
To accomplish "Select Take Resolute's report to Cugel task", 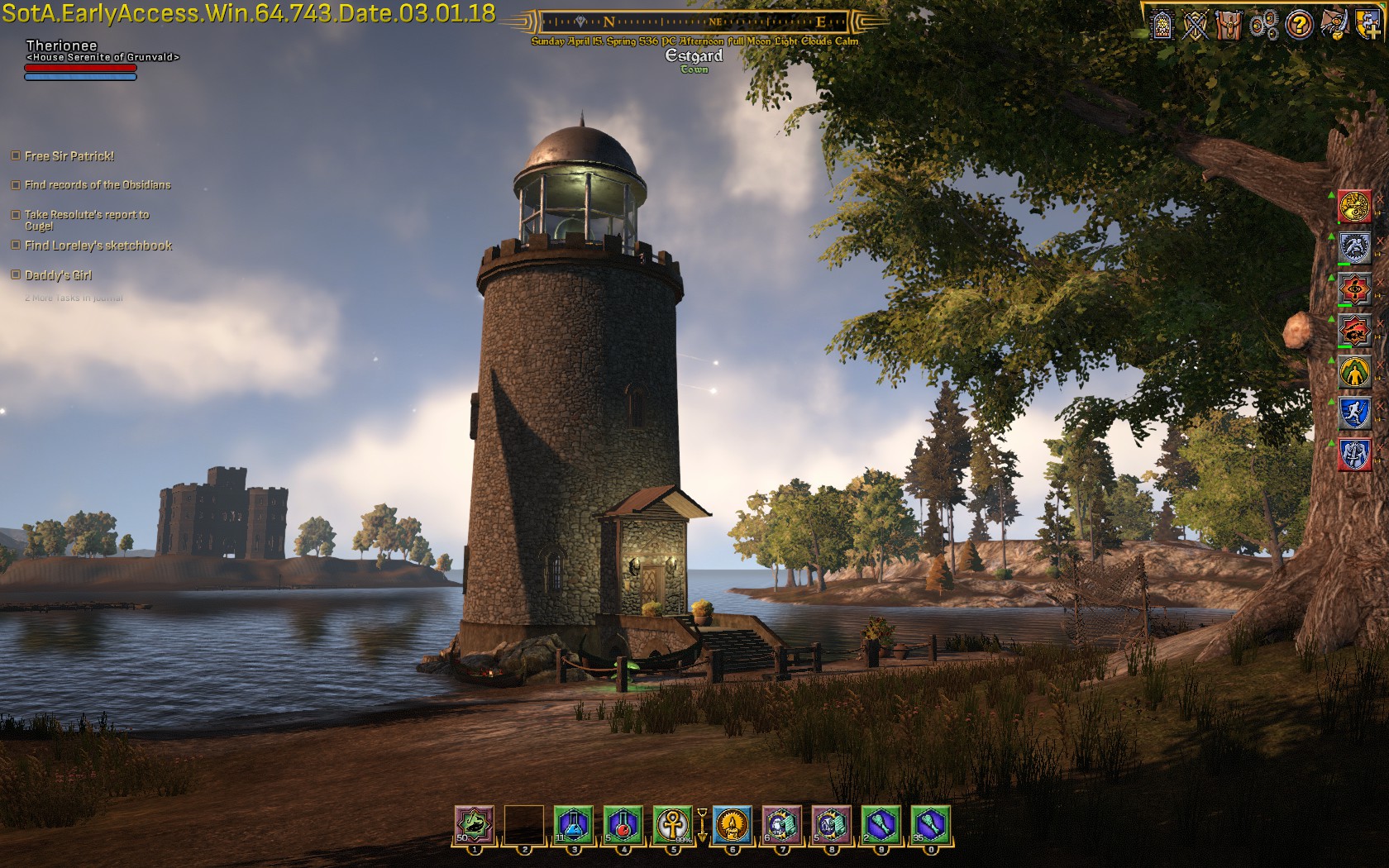I will click(86, 215).
